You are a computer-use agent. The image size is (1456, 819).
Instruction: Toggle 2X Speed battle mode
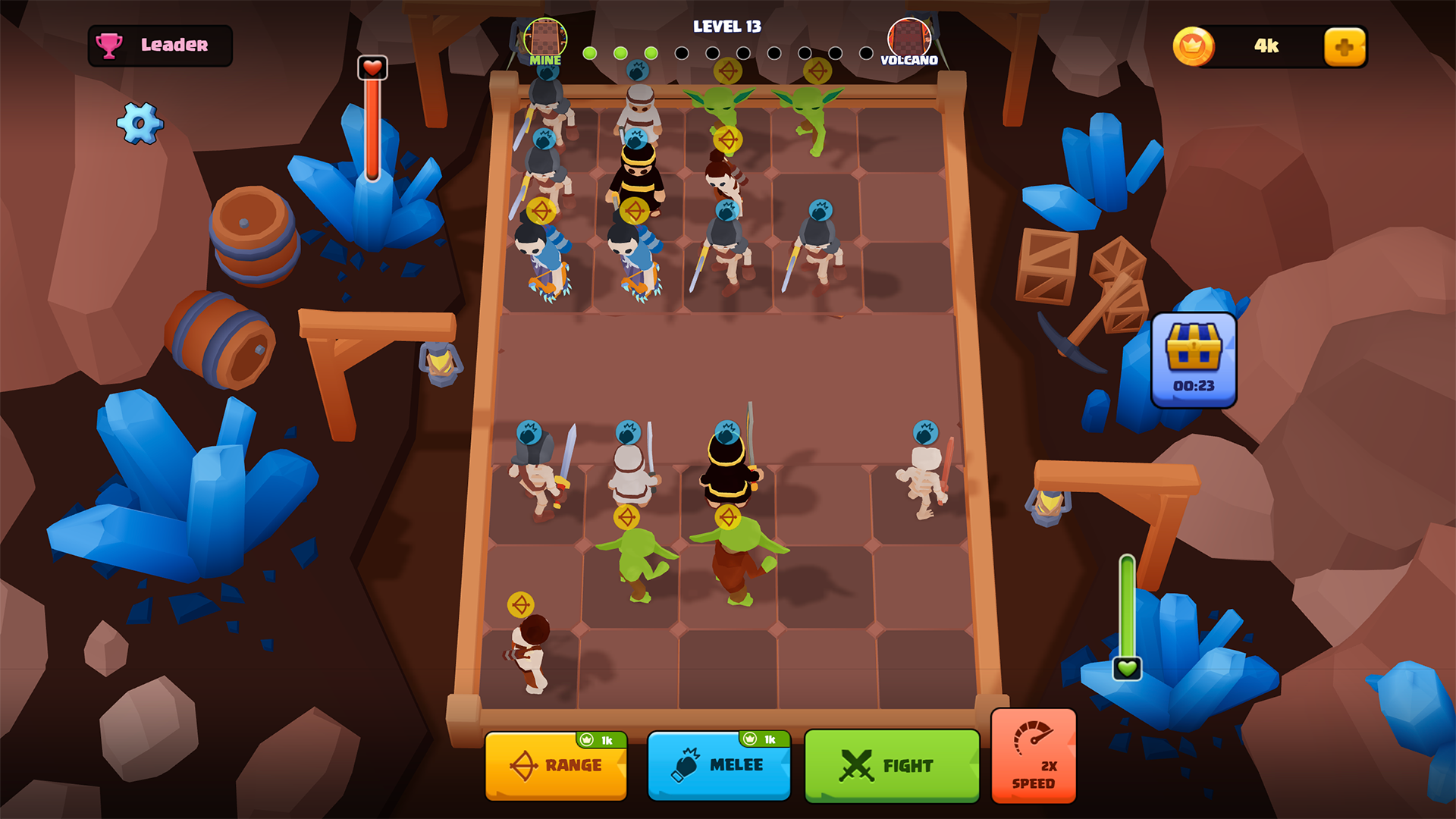[1033, 755]
